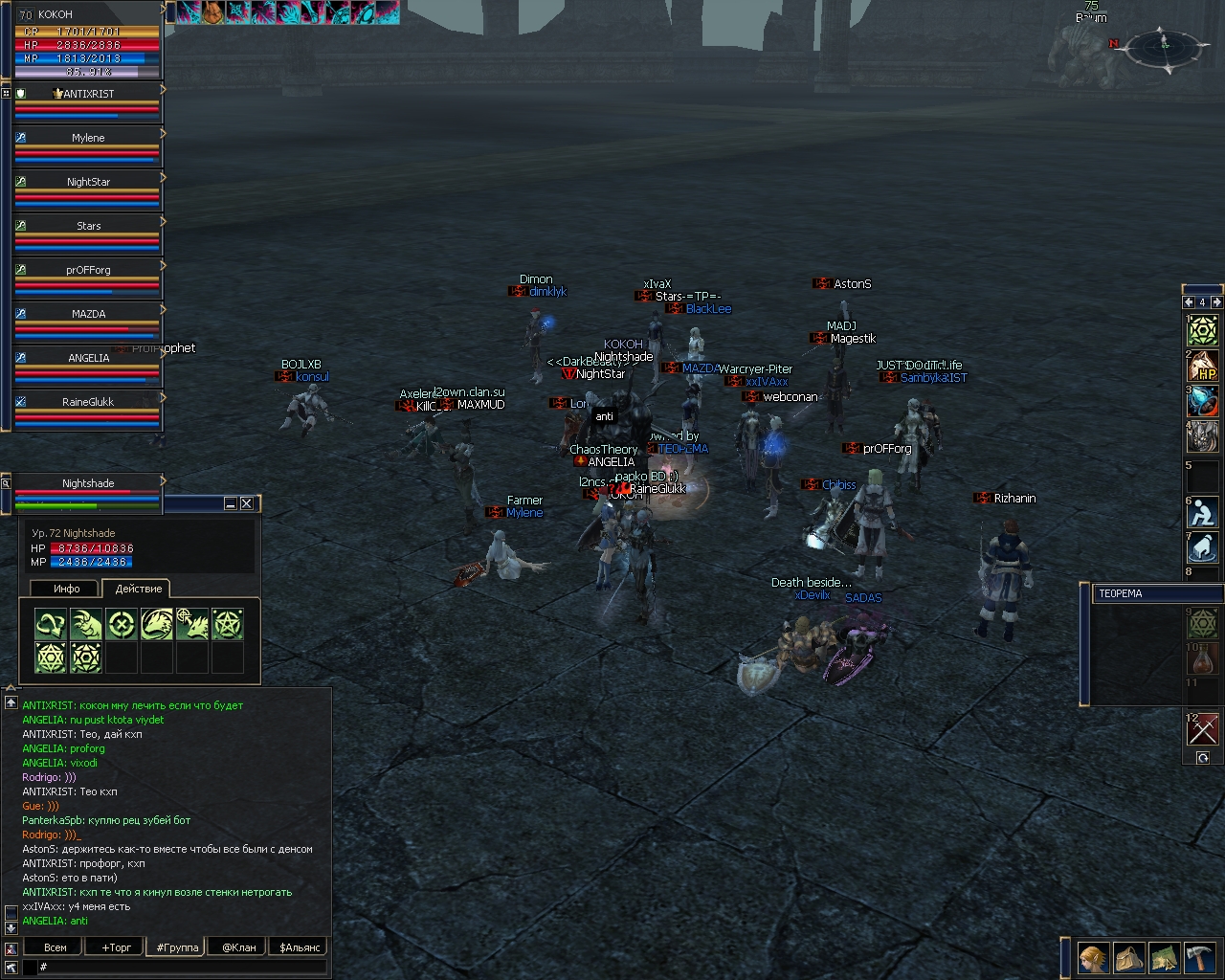Show the $Альянс chat tab
The height and width of the screenshot is (980, 1225).
pyautogui.click(x=300, y=947)
